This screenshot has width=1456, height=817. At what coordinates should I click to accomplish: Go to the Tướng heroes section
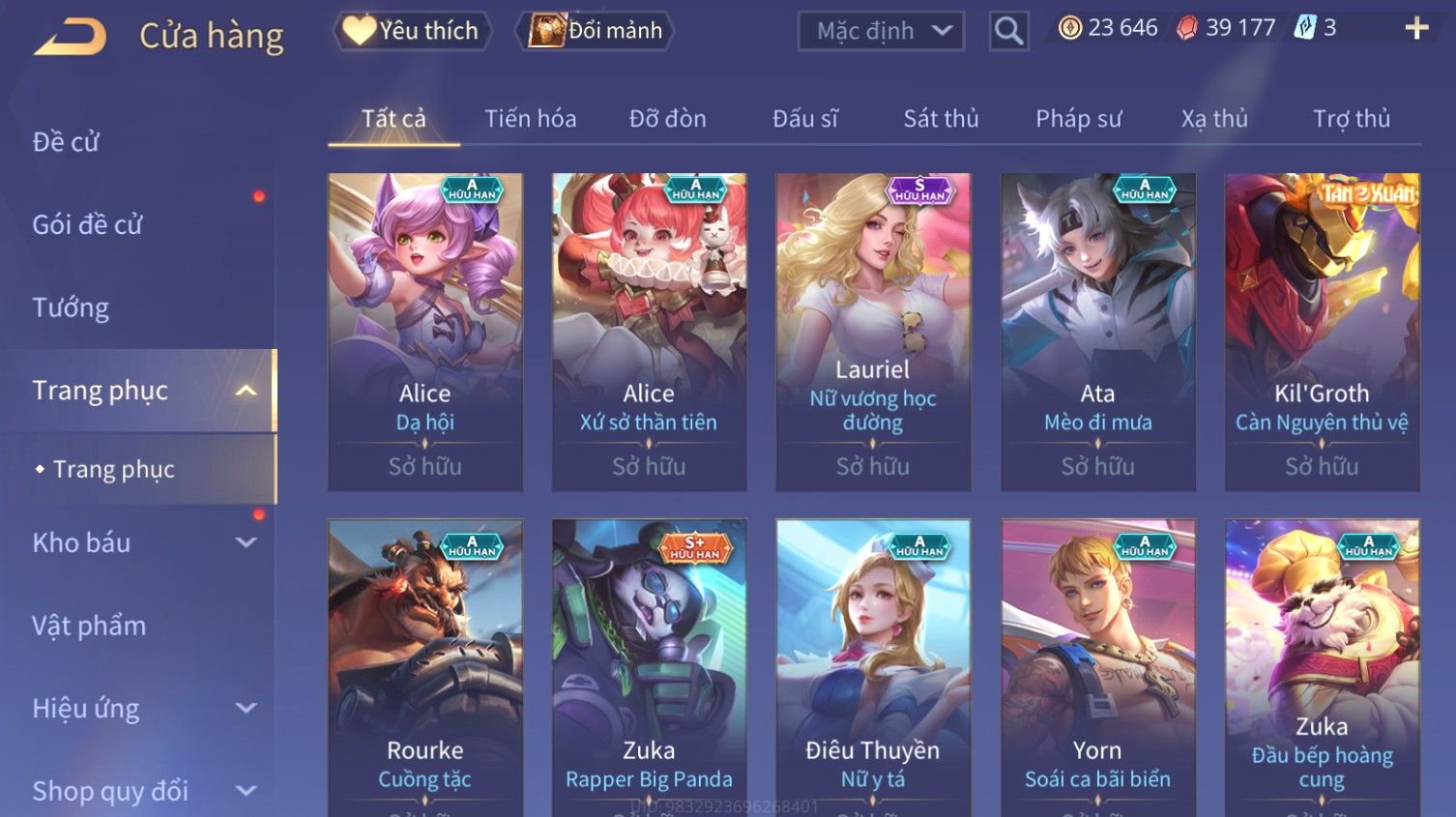pyautogui.click(x=71, y=307)
